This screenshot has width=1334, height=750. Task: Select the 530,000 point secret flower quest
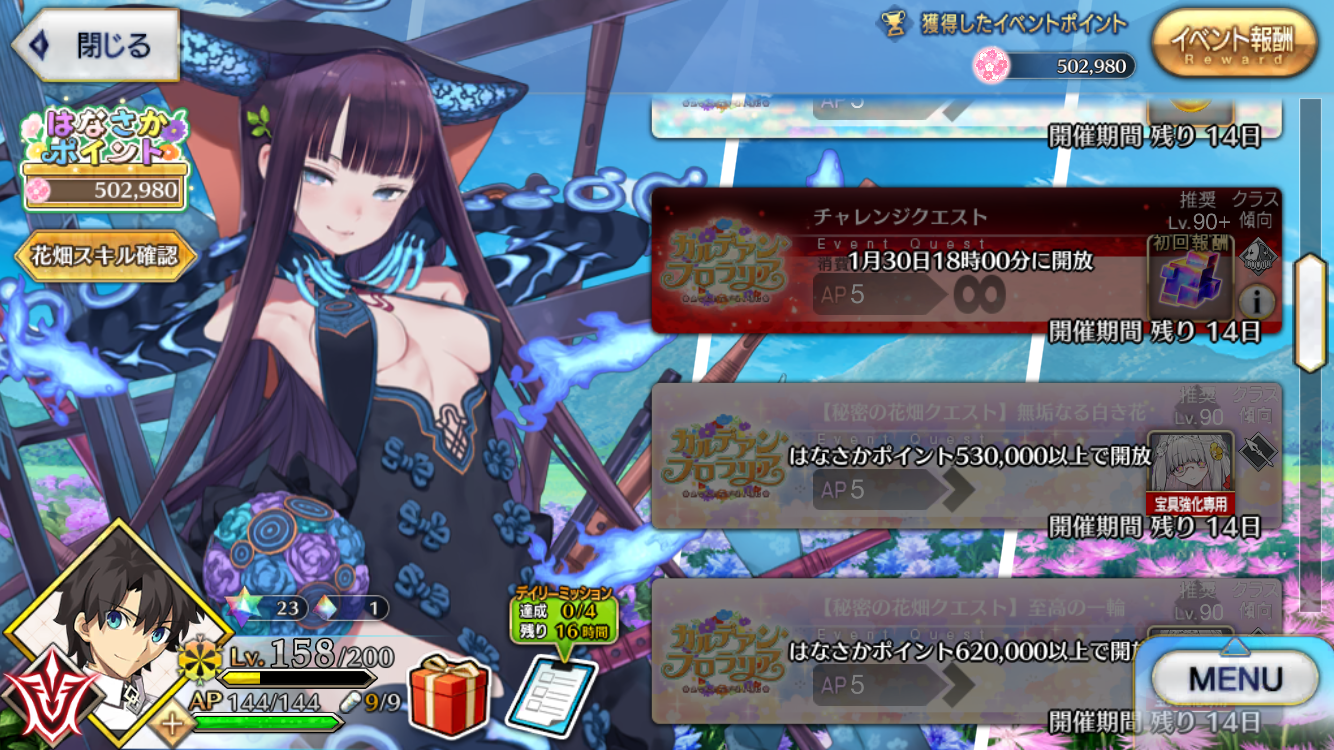pos(900,456)
